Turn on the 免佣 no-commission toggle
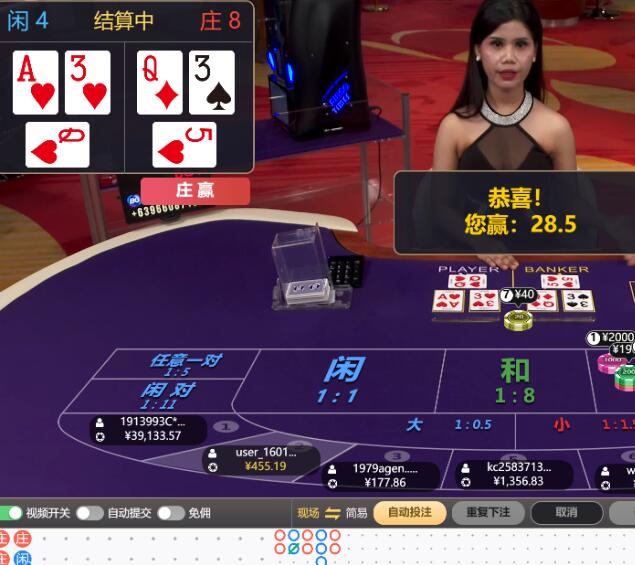The width and height of the screenshot is (635, 565). tap(170, 513)
